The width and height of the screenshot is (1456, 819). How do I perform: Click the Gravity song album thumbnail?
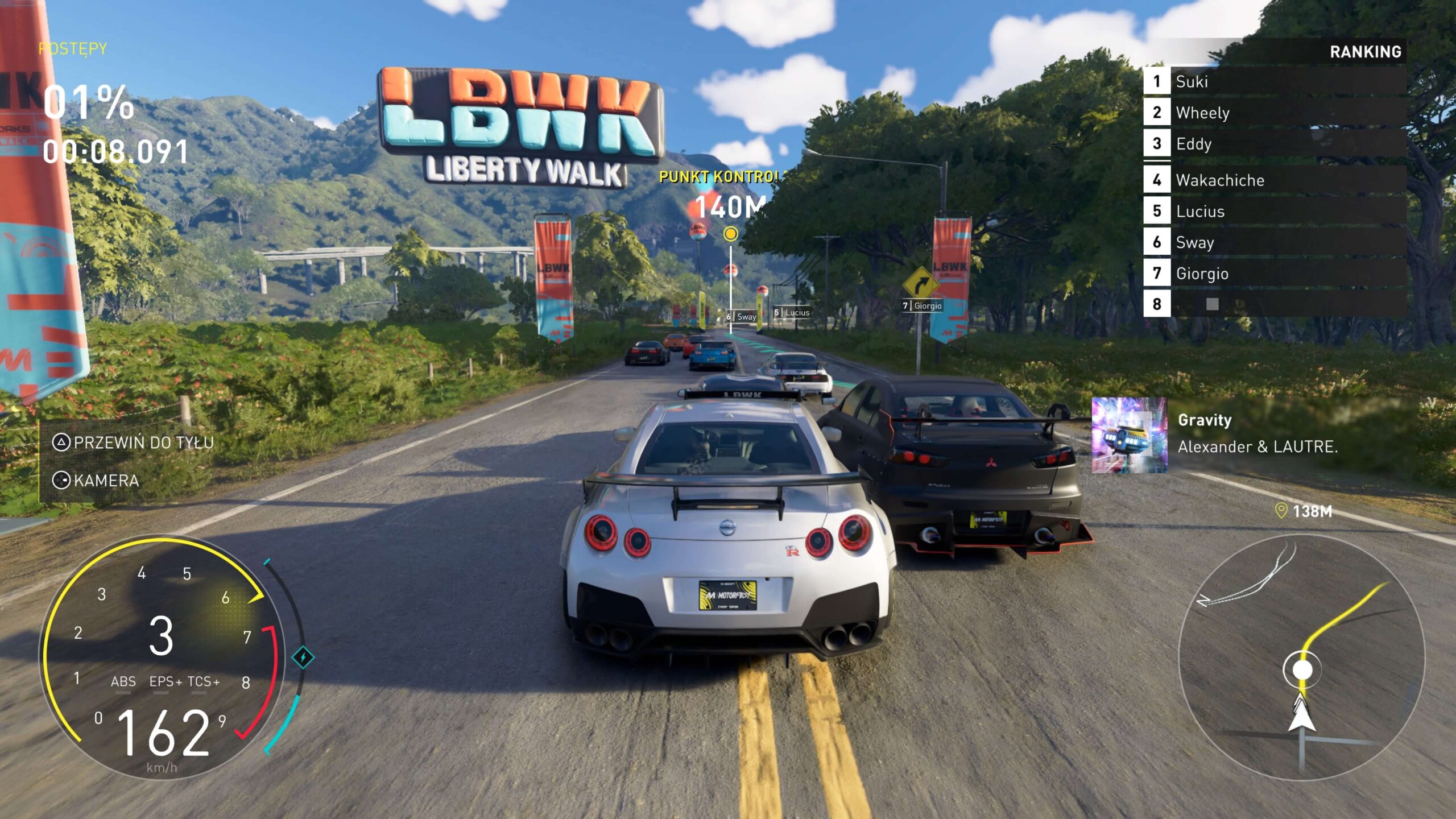pyautogui.click(x=1129, y=435)
